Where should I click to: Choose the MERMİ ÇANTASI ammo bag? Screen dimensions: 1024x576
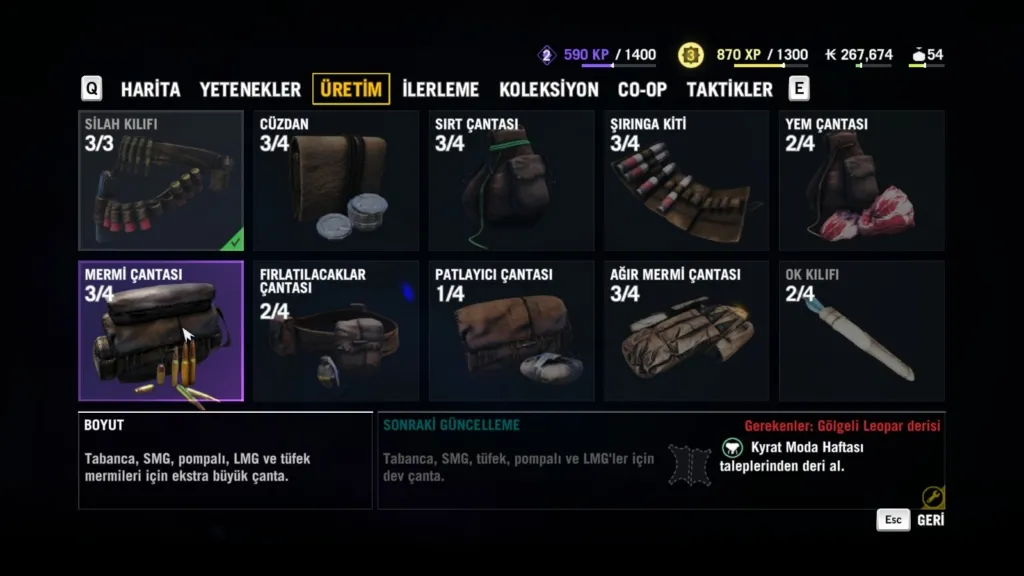[161, 331]
